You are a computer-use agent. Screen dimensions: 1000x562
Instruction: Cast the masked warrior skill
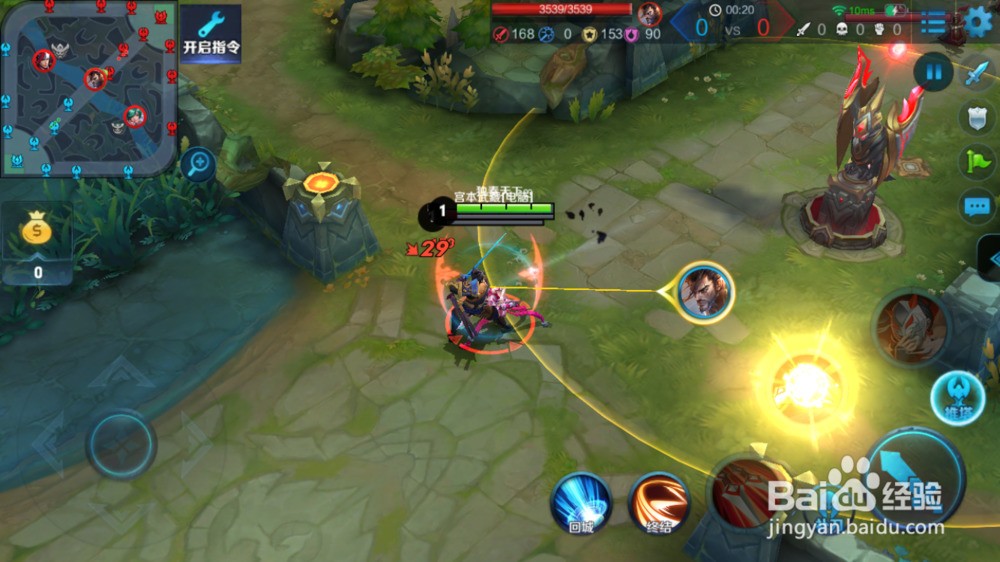[909, 327]
